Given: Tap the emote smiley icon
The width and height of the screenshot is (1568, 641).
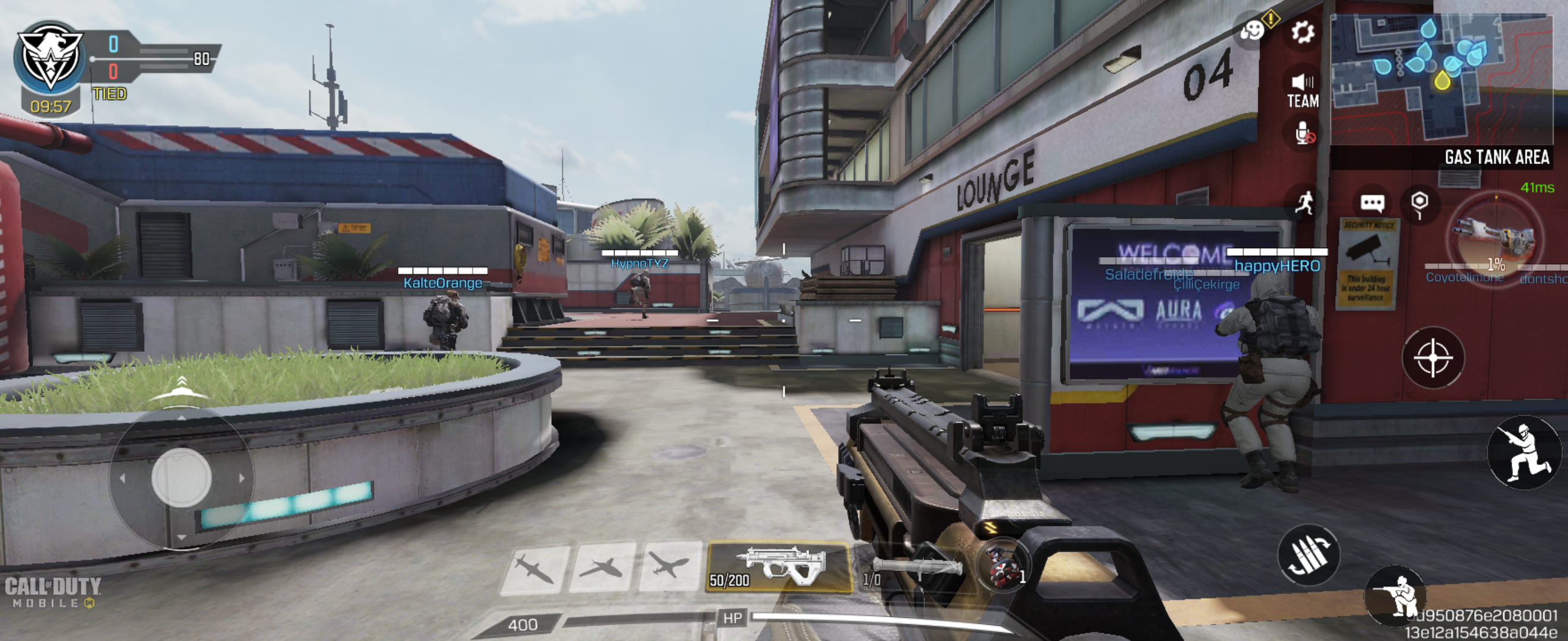Looking at the screenshot, I should click(1253, 30).
